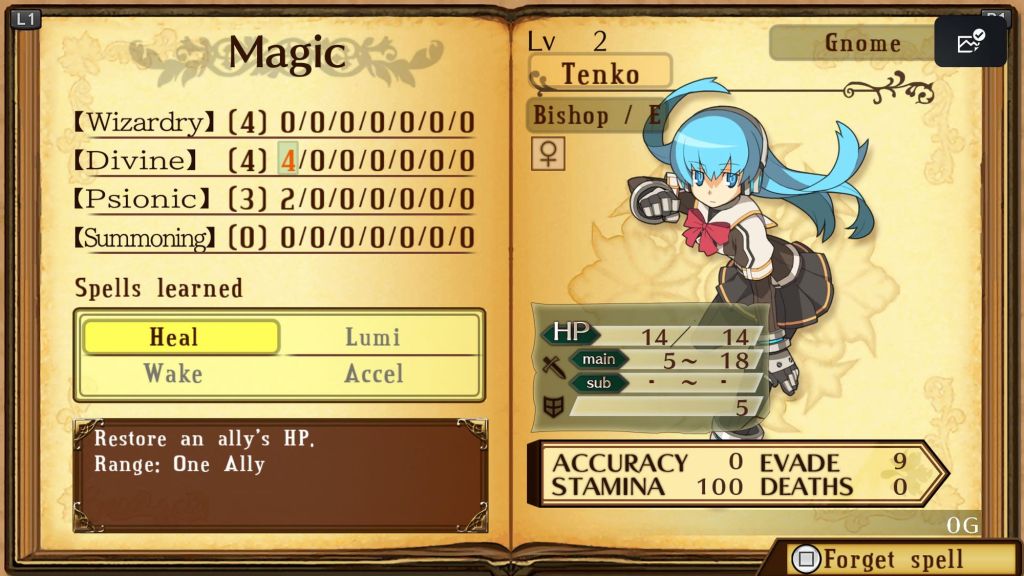Choose the Divine magic school row
This screenshot has width=1024, height=576.
272,161
